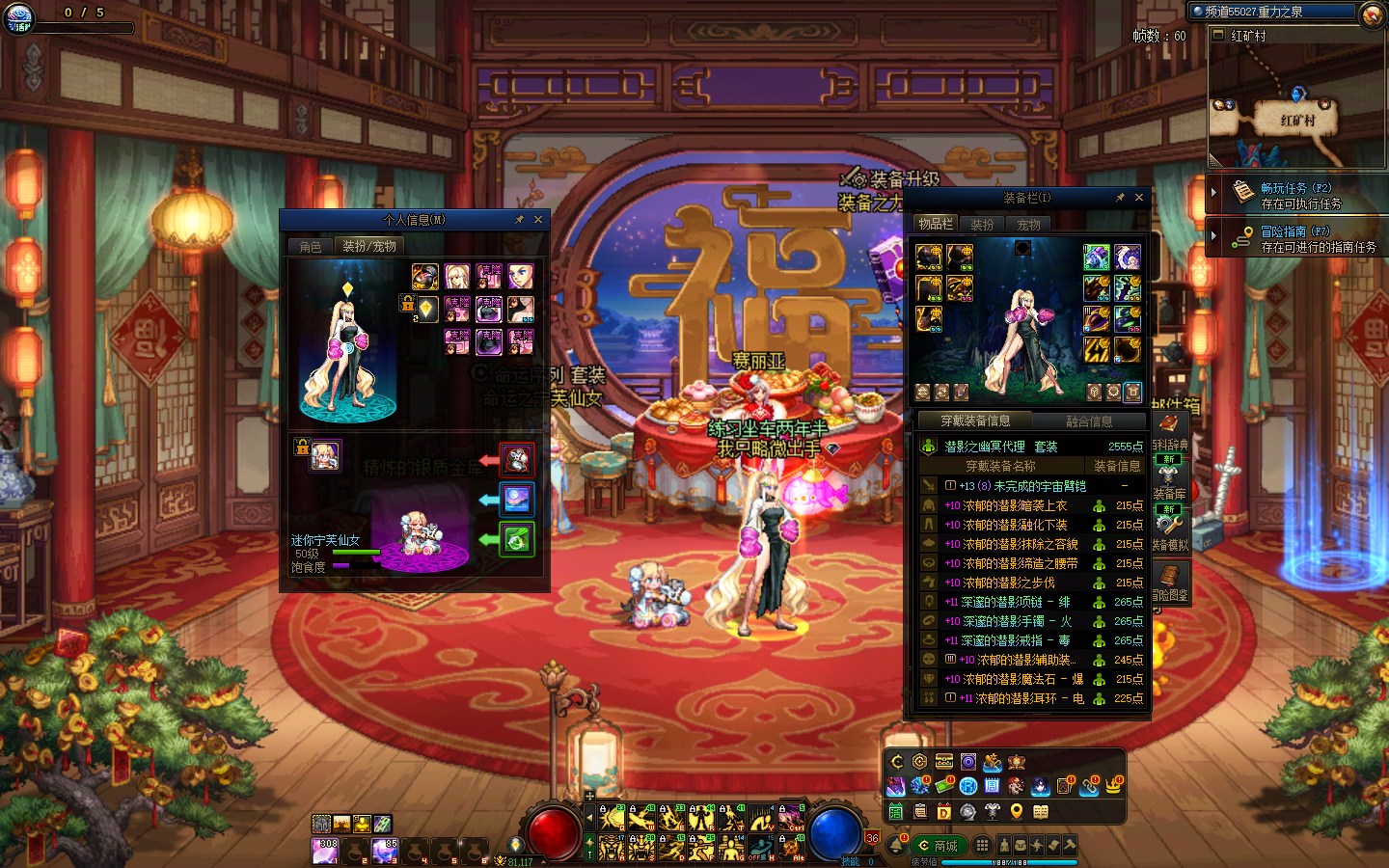
Task: Launch the 装备模拟 wrench tool
Action: [1170, 529]
